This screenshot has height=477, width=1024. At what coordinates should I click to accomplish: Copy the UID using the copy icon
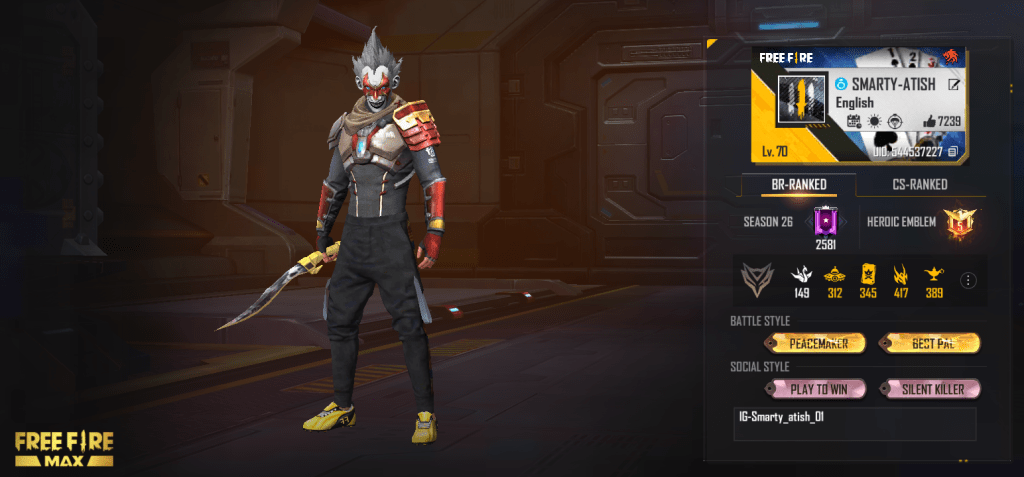point(953,151)
